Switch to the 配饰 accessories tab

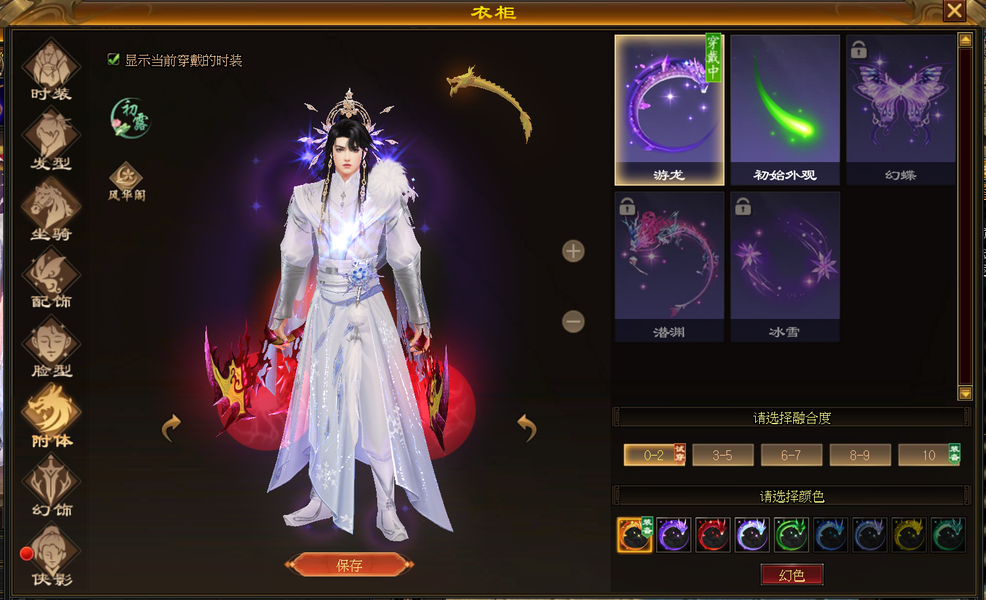[51, 278]
